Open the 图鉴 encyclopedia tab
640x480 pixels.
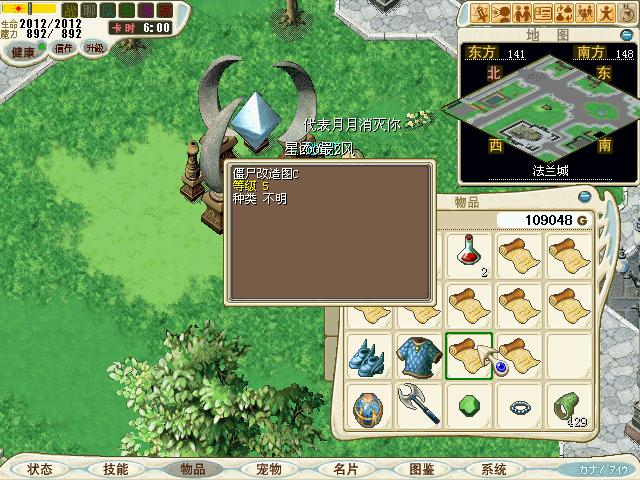(421, 469)
